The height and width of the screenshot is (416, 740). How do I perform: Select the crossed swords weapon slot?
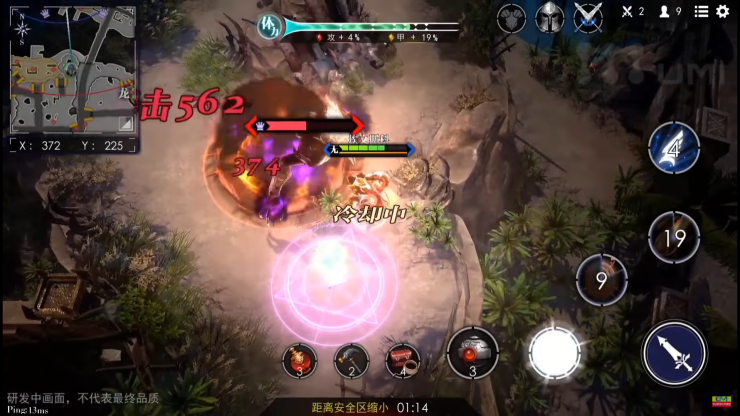pos(588,16)
